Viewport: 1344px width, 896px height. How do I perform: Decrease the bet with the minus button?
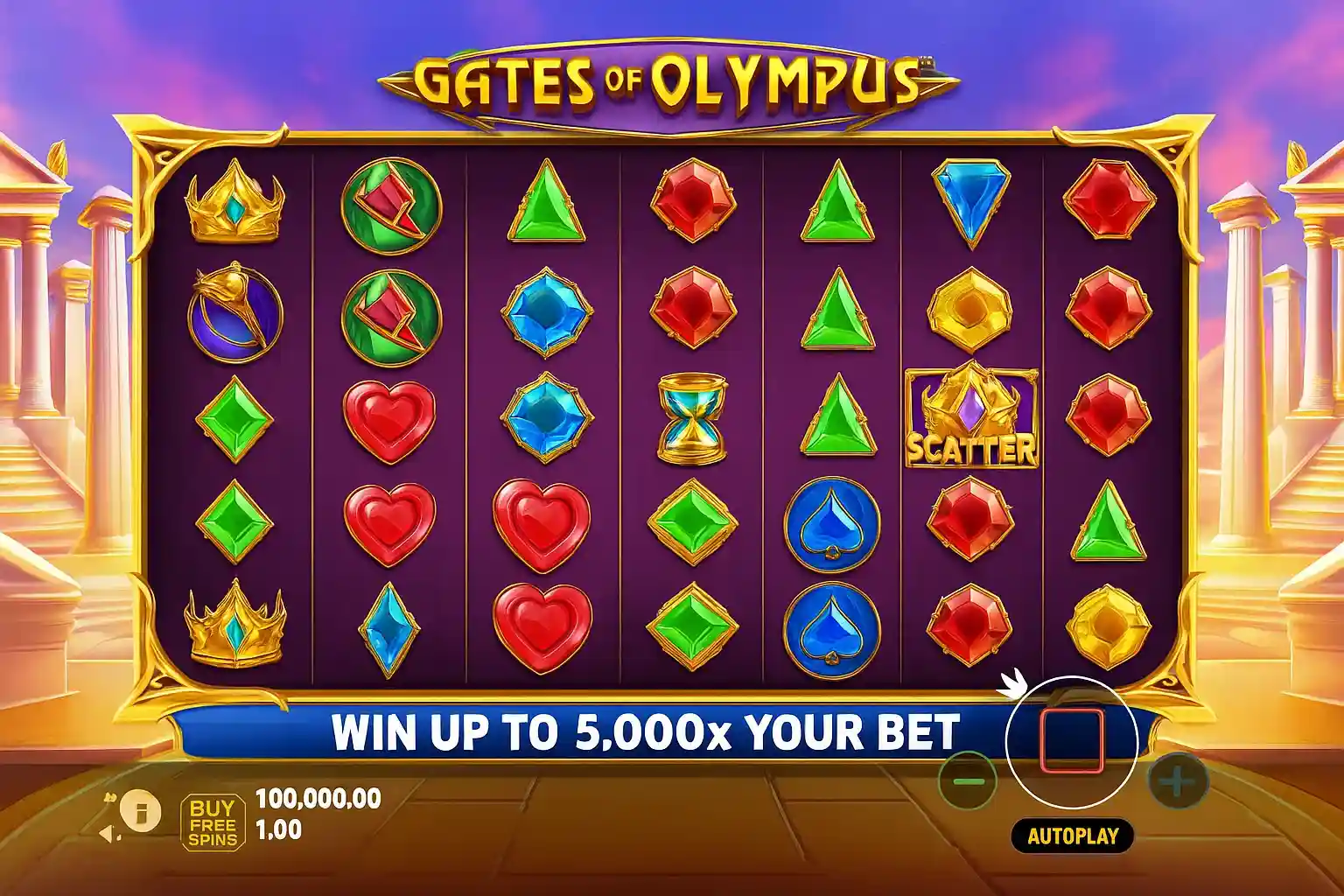(970, 782)
